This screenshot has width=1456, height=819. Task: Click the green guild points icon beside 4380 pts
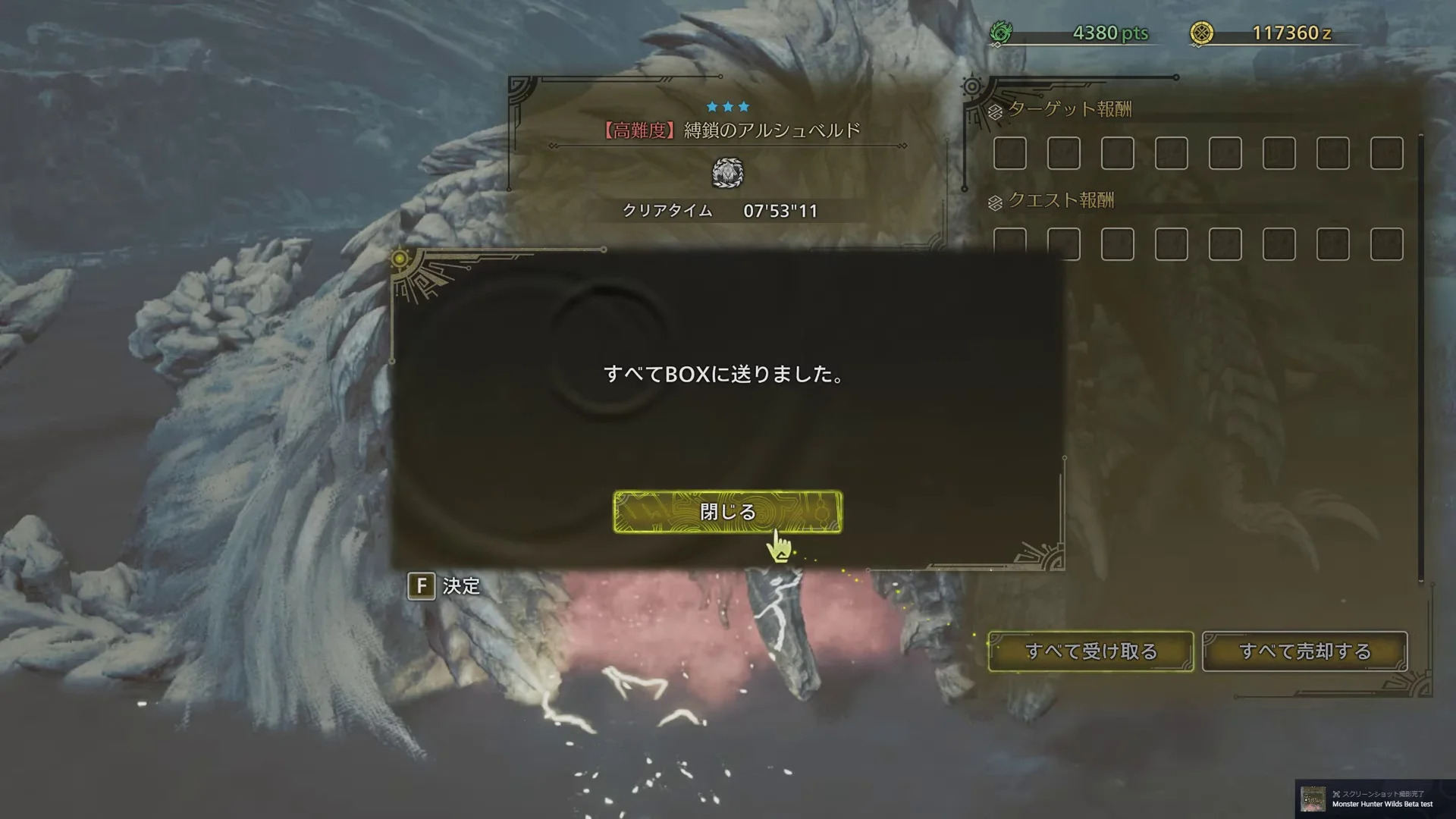click(x=1006, y=33)
